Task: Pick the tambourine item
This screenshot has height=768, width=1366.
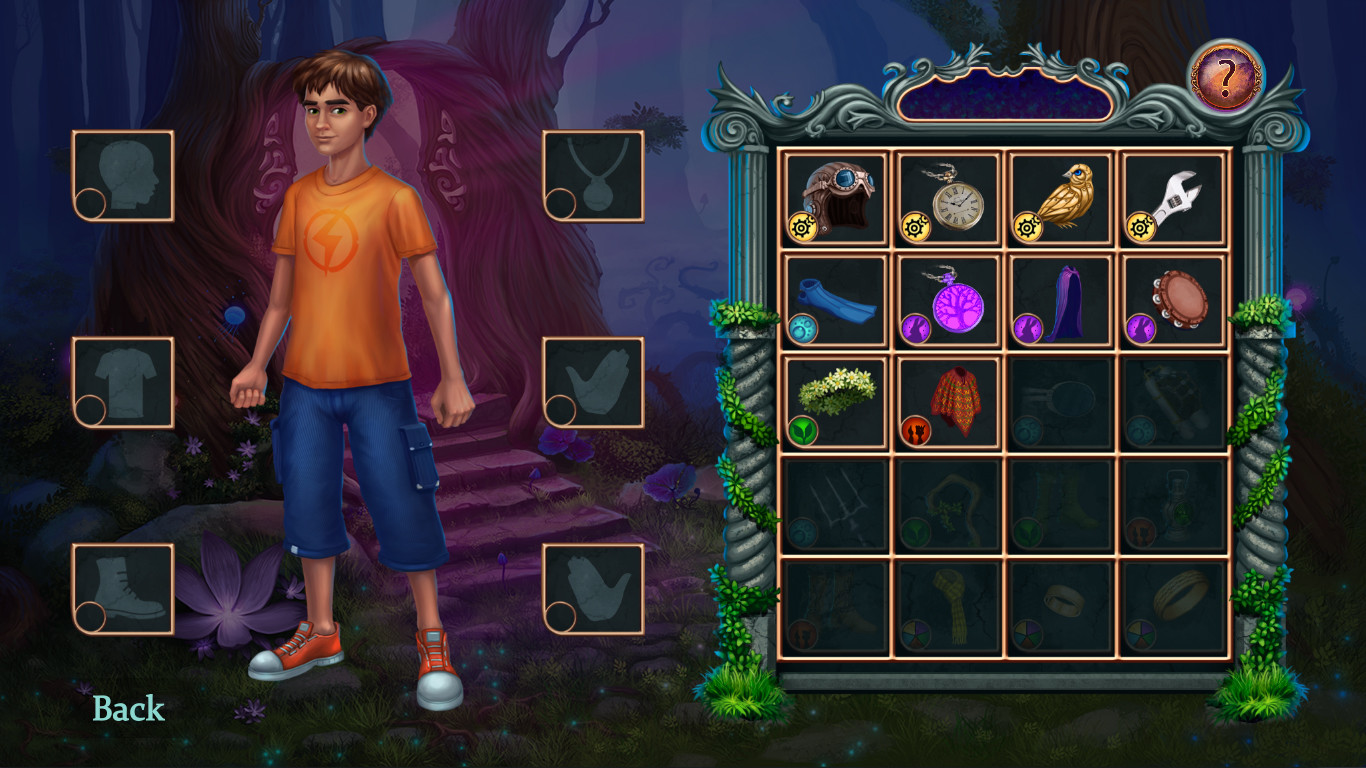Action: tap(1174, 301)
